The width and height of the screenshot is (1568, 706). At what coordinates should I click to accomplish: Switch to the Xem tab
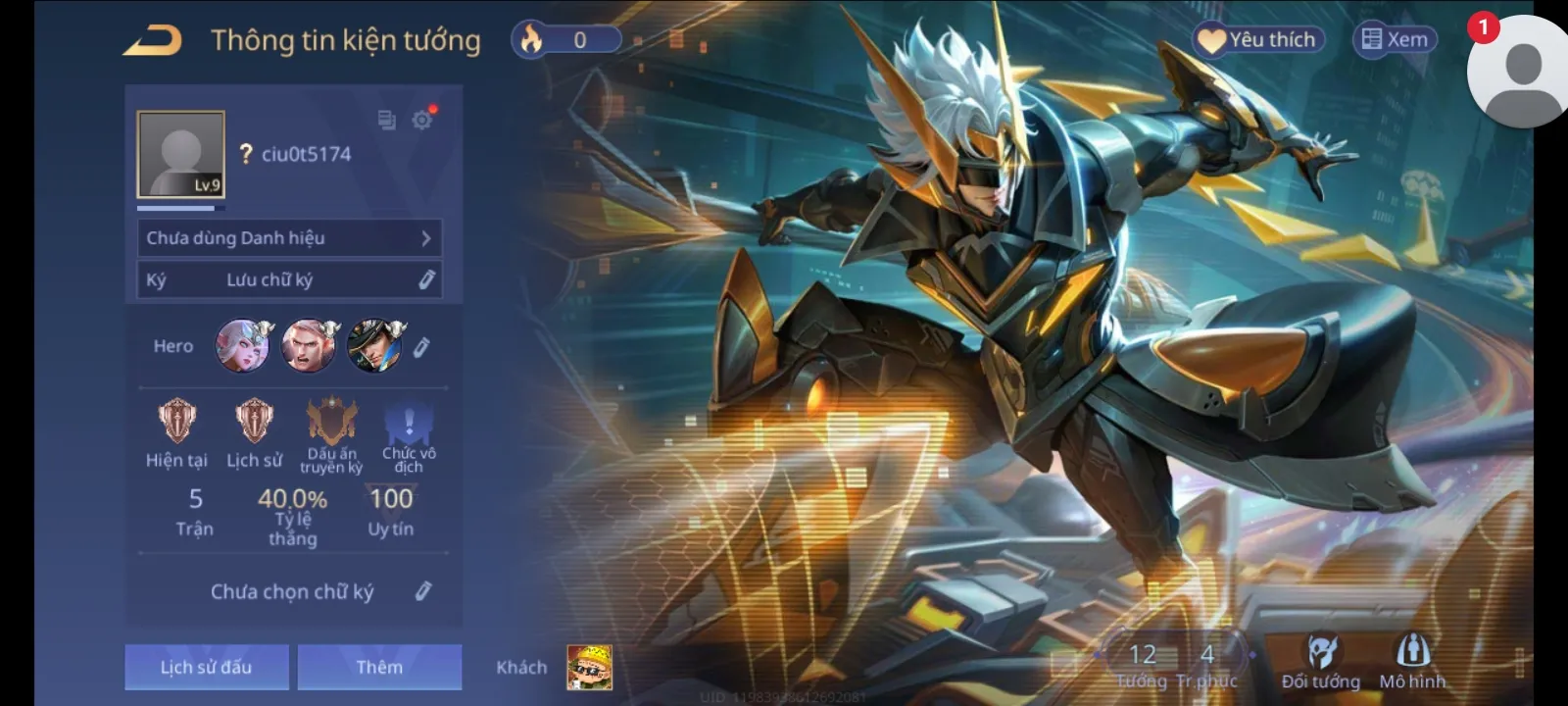1395,40
